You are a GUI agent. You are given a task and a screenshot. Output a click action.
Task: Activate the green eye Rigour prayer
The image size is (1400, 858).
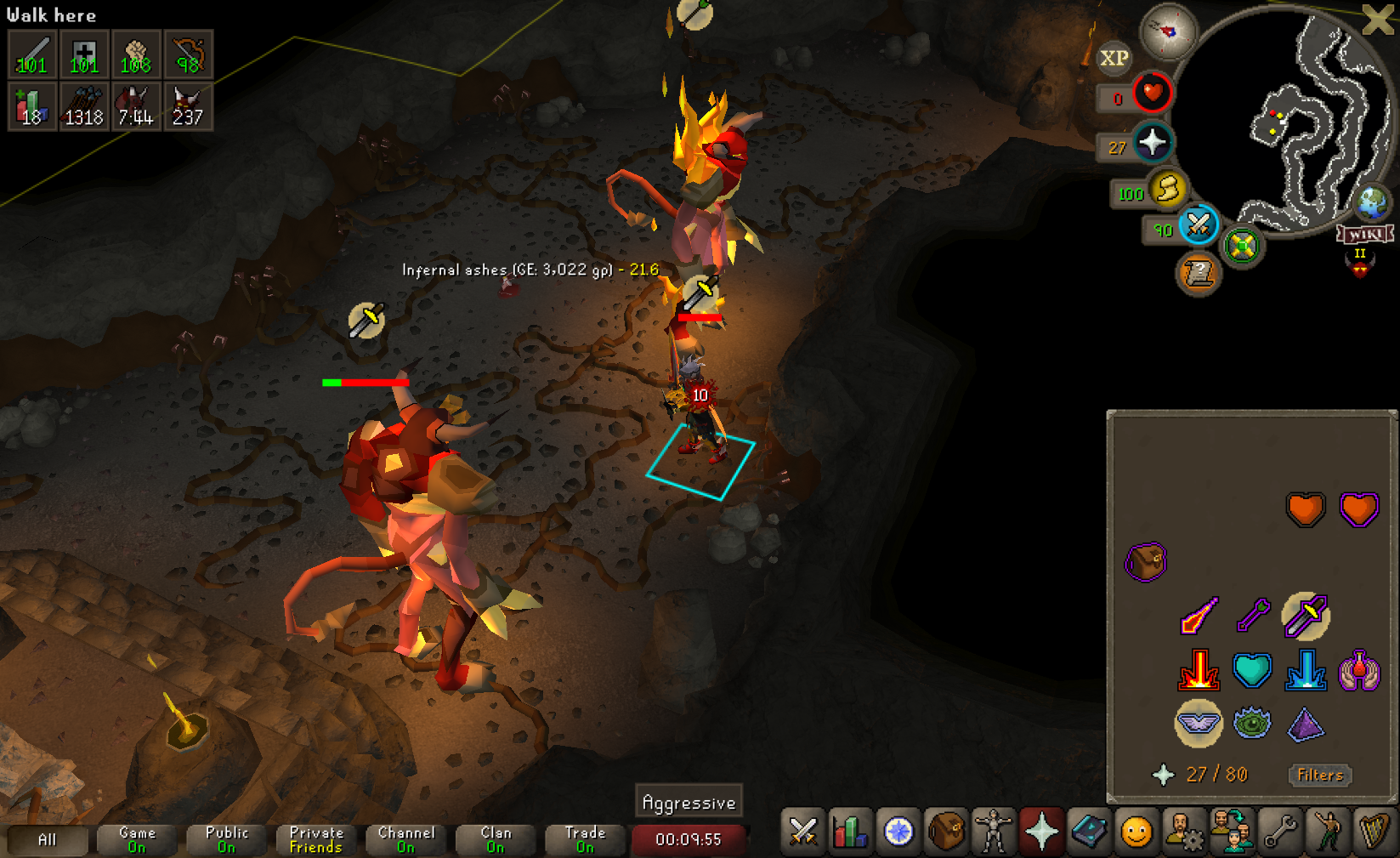(x=1252, y=724)
